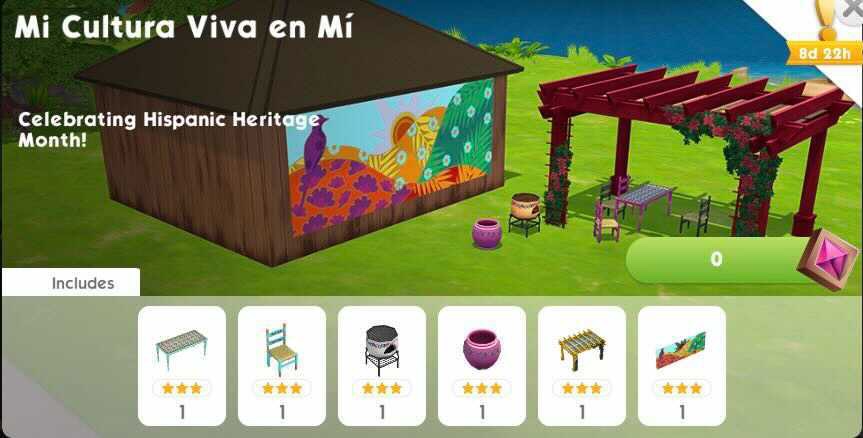The width and height of the screenshot is (863, 438).
Task: Choose the colorful mural wall item tile
Action: [681, 365]
